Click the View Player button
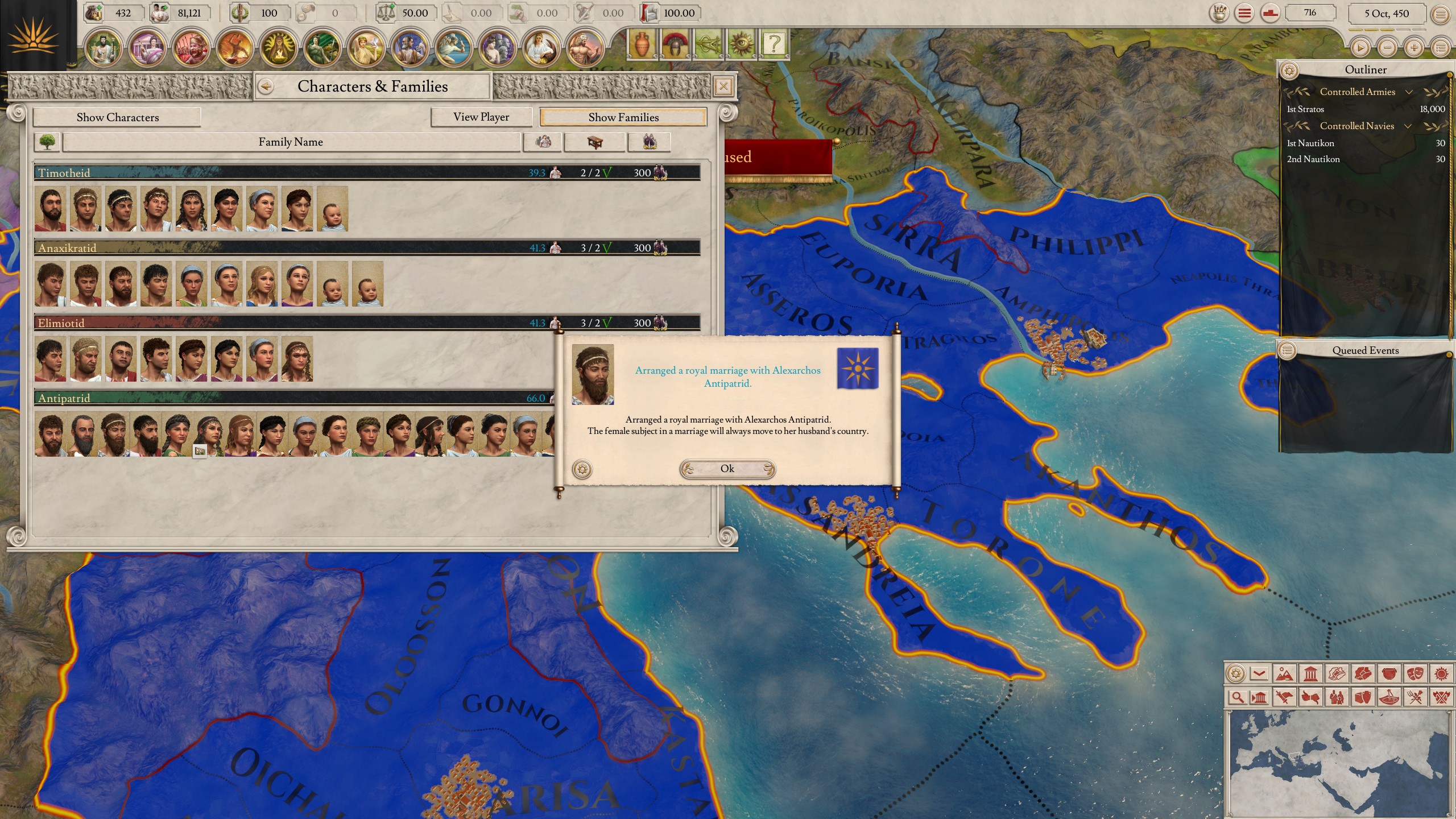1456x819 pixels. tap(481, 117)
